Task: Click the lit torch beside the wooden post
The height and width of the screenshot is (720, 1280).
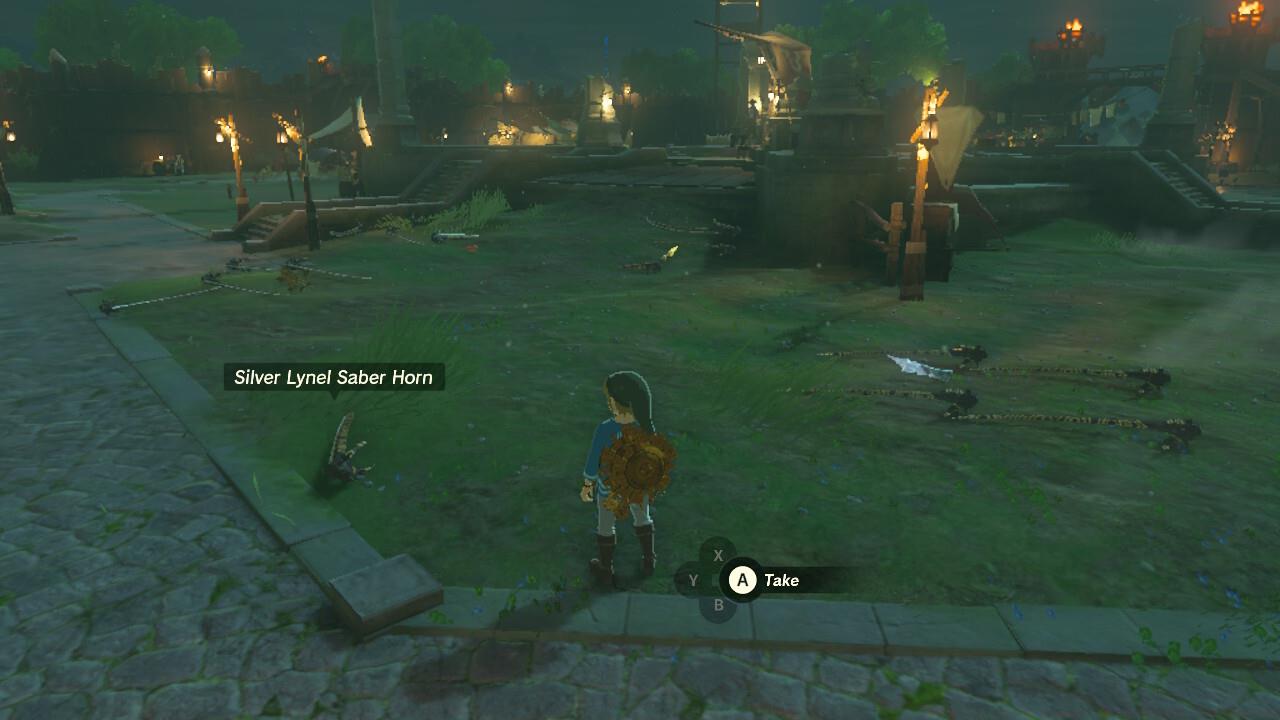Action: pos(931,110)
